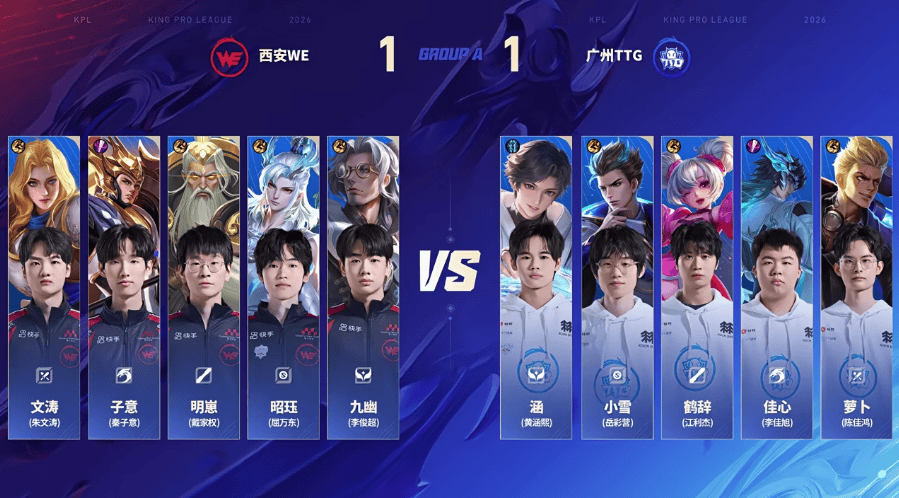This screenshot has width=899, height=498.
Task: Choose the 小雪 player card
Action: (x=616, y=288)
